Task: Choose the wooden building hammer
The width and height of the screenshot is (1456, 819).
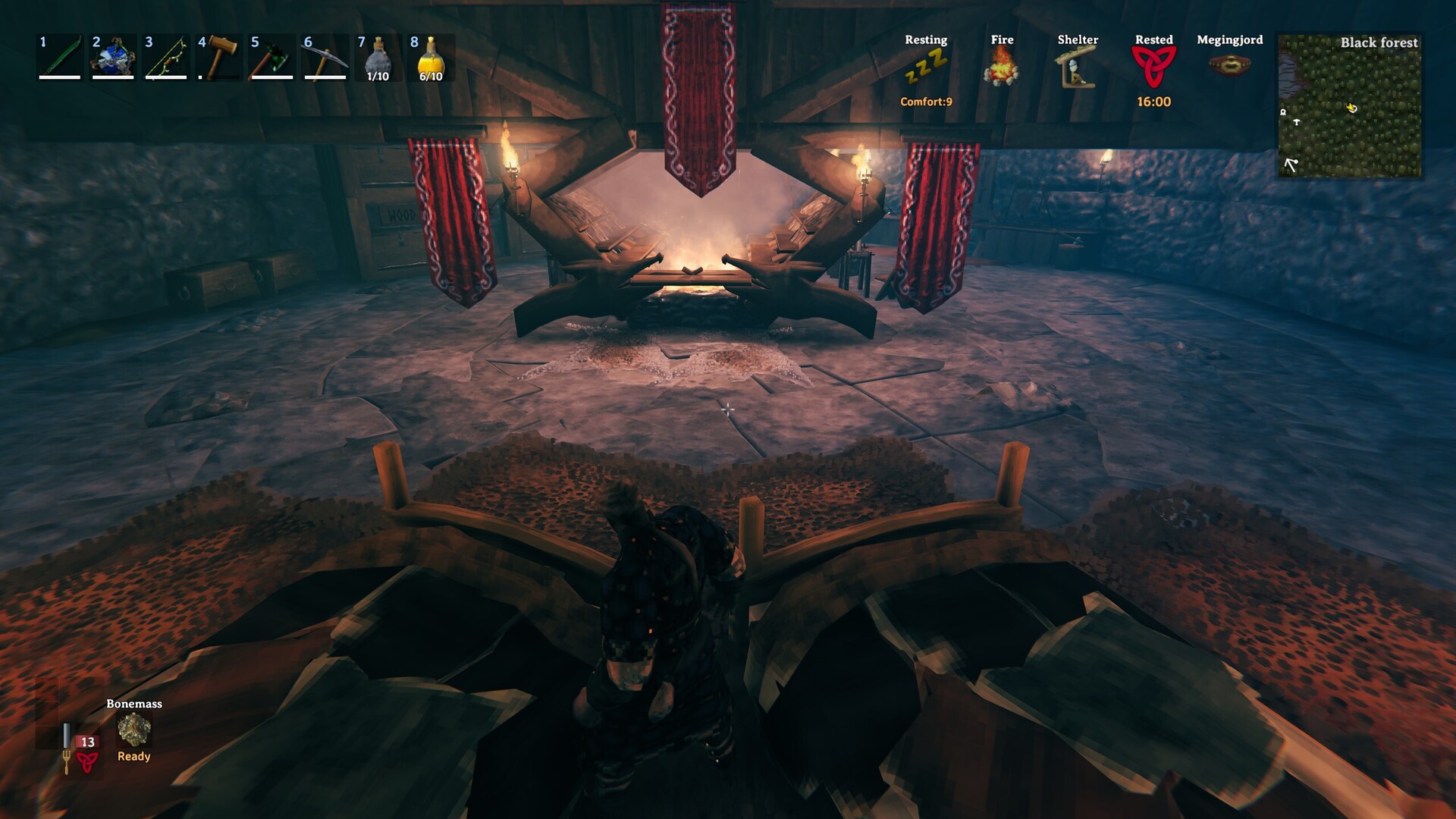Action: tap(219, 57)
